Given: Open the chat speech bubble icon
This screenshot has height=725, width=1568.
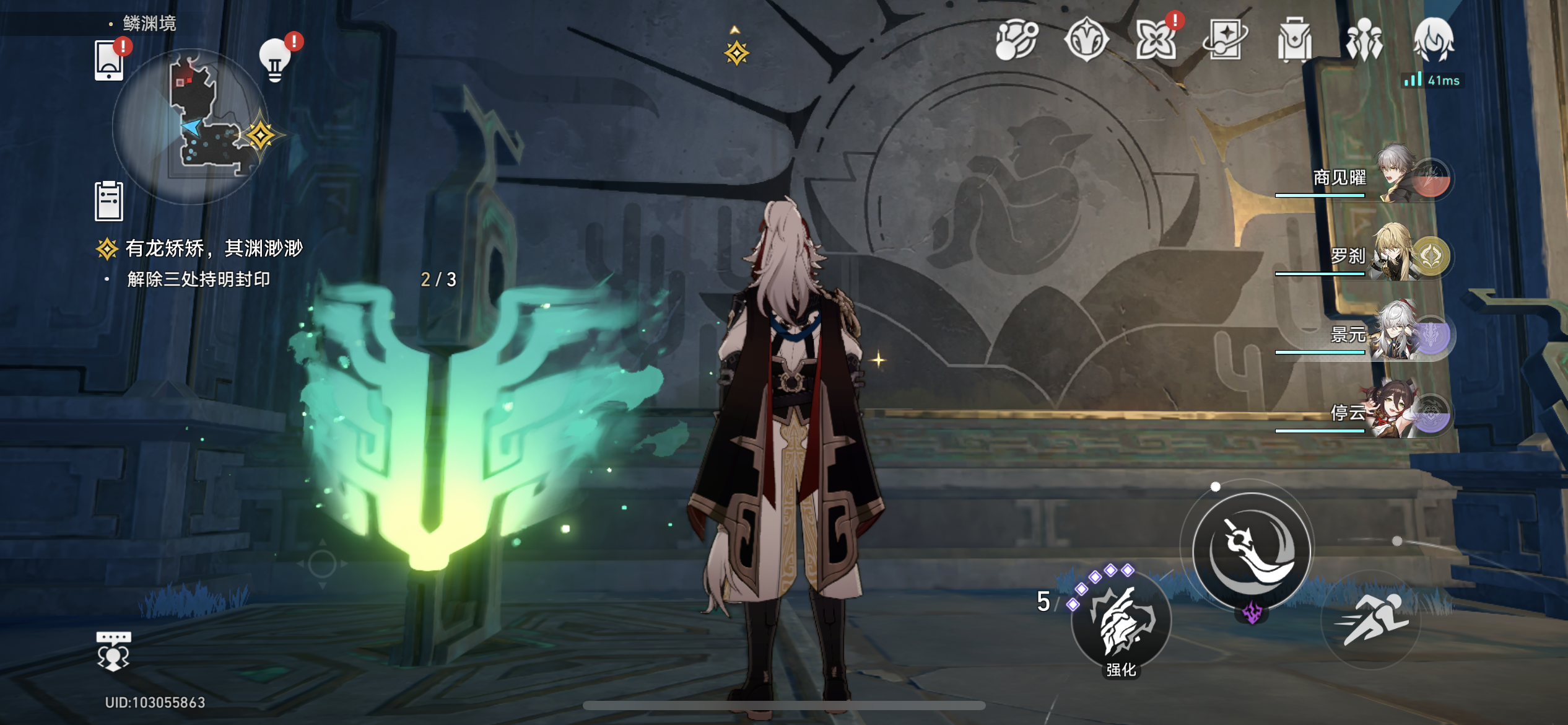Looking at the screenshot, I should click(x=113, y=651).
